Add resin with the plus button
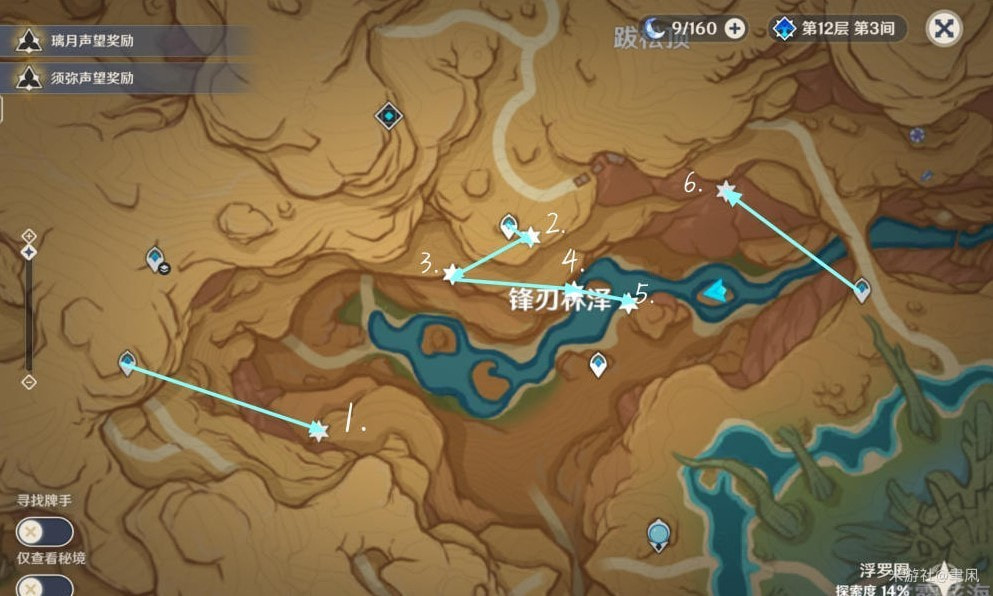Viewport: 993px width, 596px height. [735, 28]
